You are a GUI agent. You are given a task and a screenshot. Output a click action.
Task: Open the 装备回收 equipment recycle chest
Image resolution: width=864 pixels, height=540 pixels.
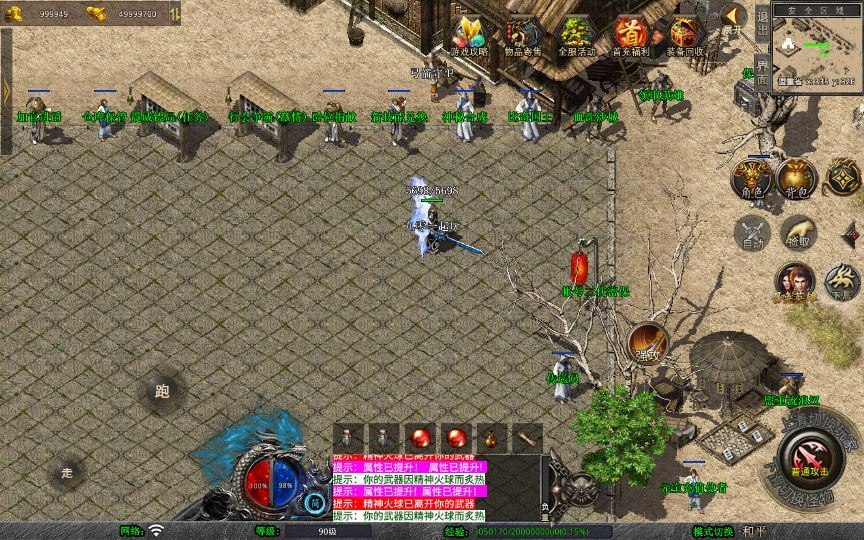[685, 34]
